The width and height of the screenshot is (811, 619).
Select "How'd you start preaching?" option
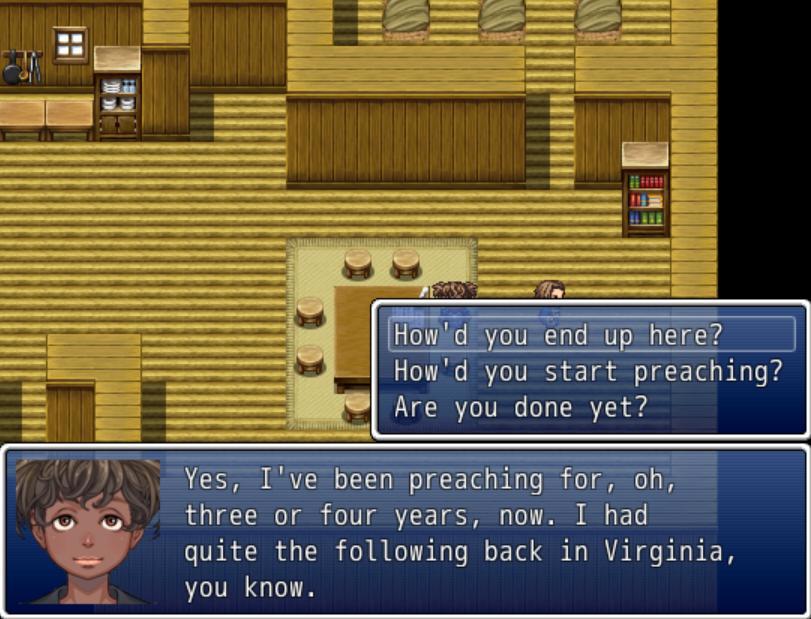[587, 372]
